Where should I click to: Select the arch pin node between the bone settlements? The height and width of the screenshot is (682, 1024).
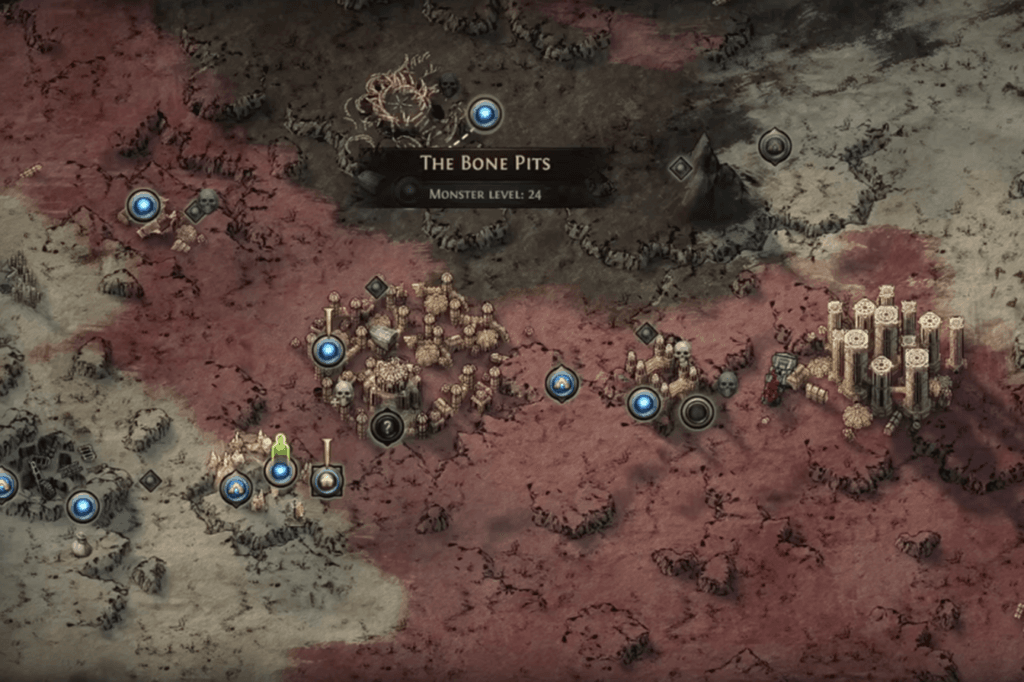point(562,382)
